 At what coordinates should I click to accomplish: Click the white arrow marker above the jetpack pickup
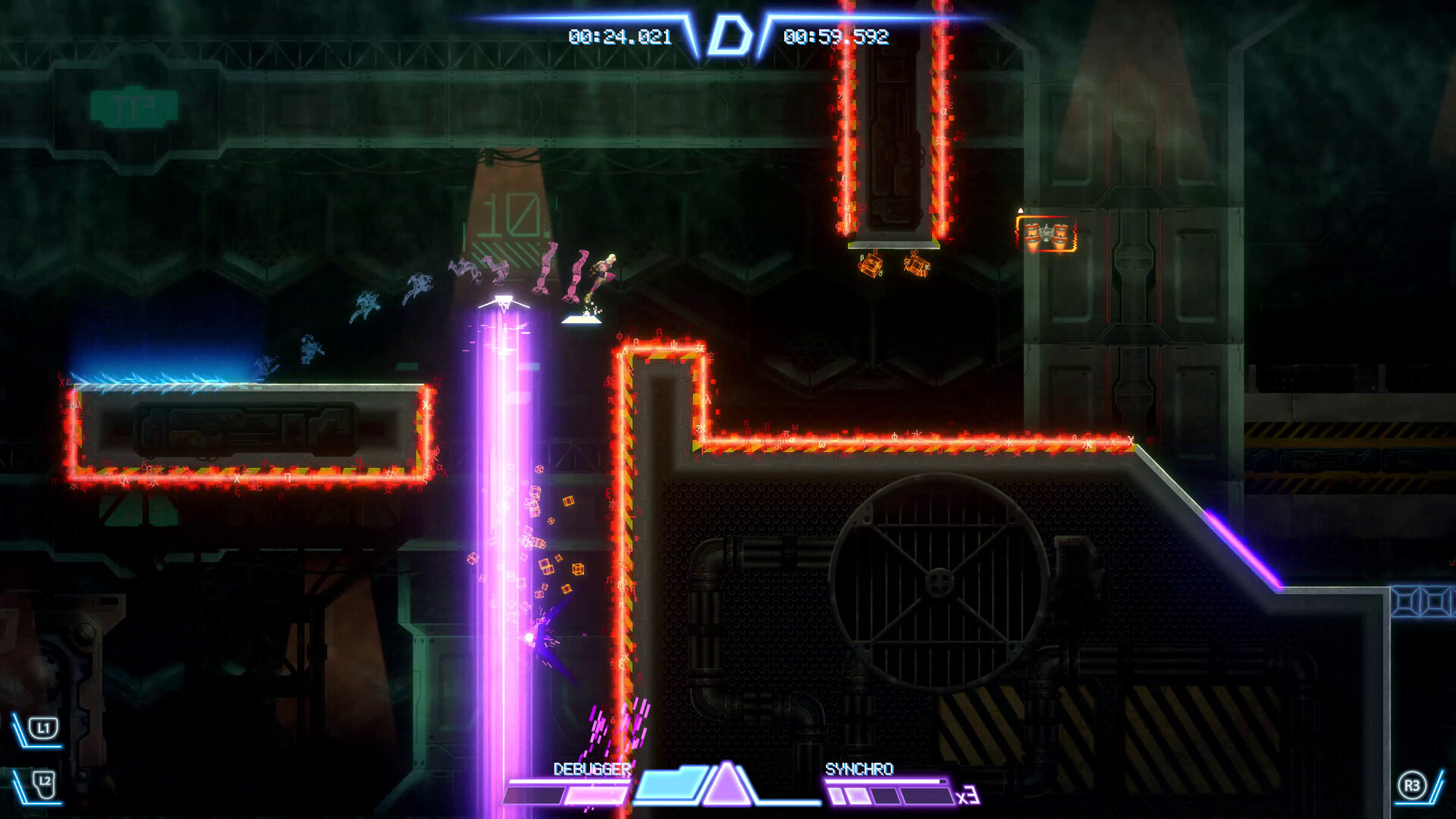(x=1021, y=210)
